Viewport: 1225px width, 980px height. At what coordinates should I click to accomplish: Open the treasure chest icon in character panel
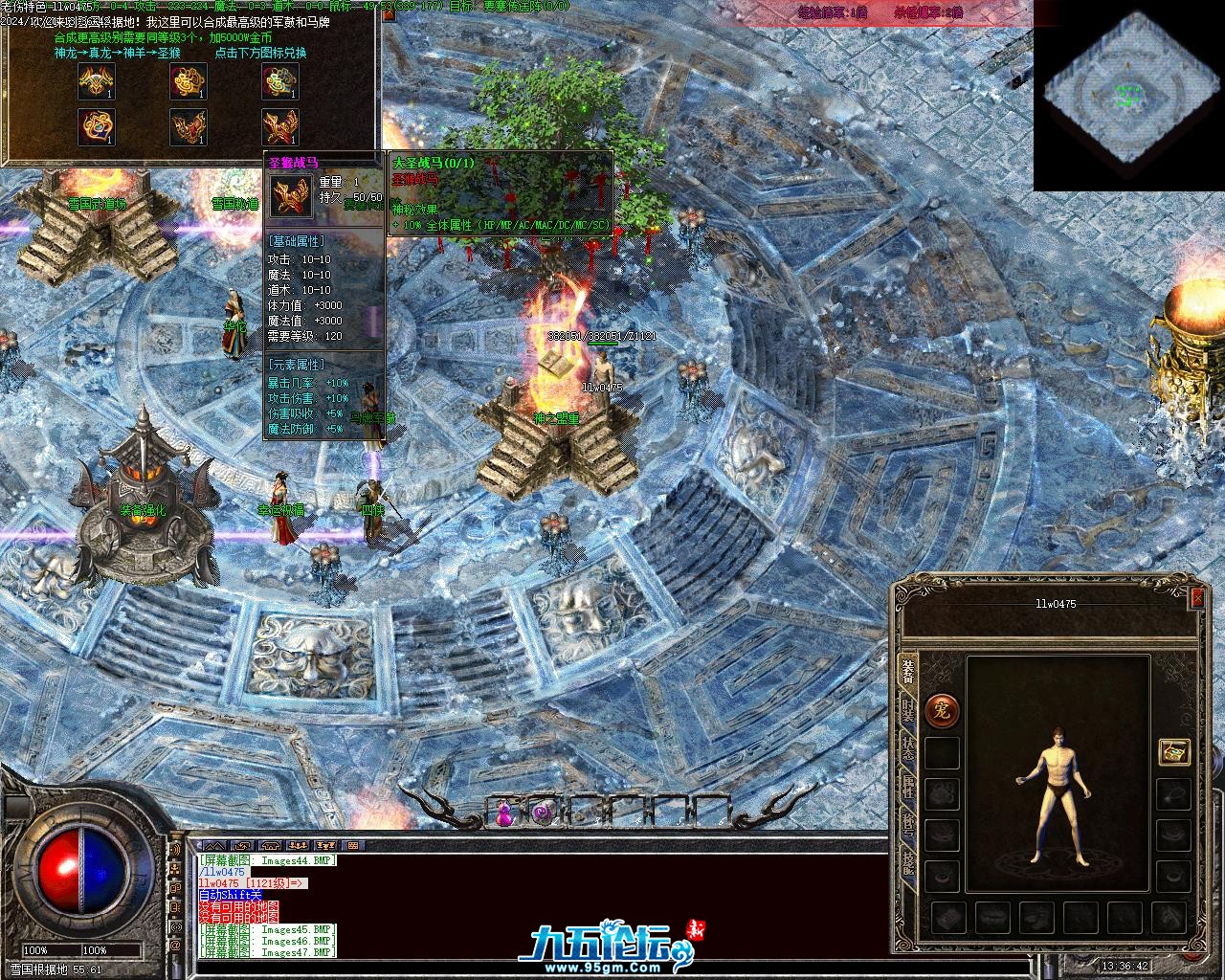tap(1173, 752)
